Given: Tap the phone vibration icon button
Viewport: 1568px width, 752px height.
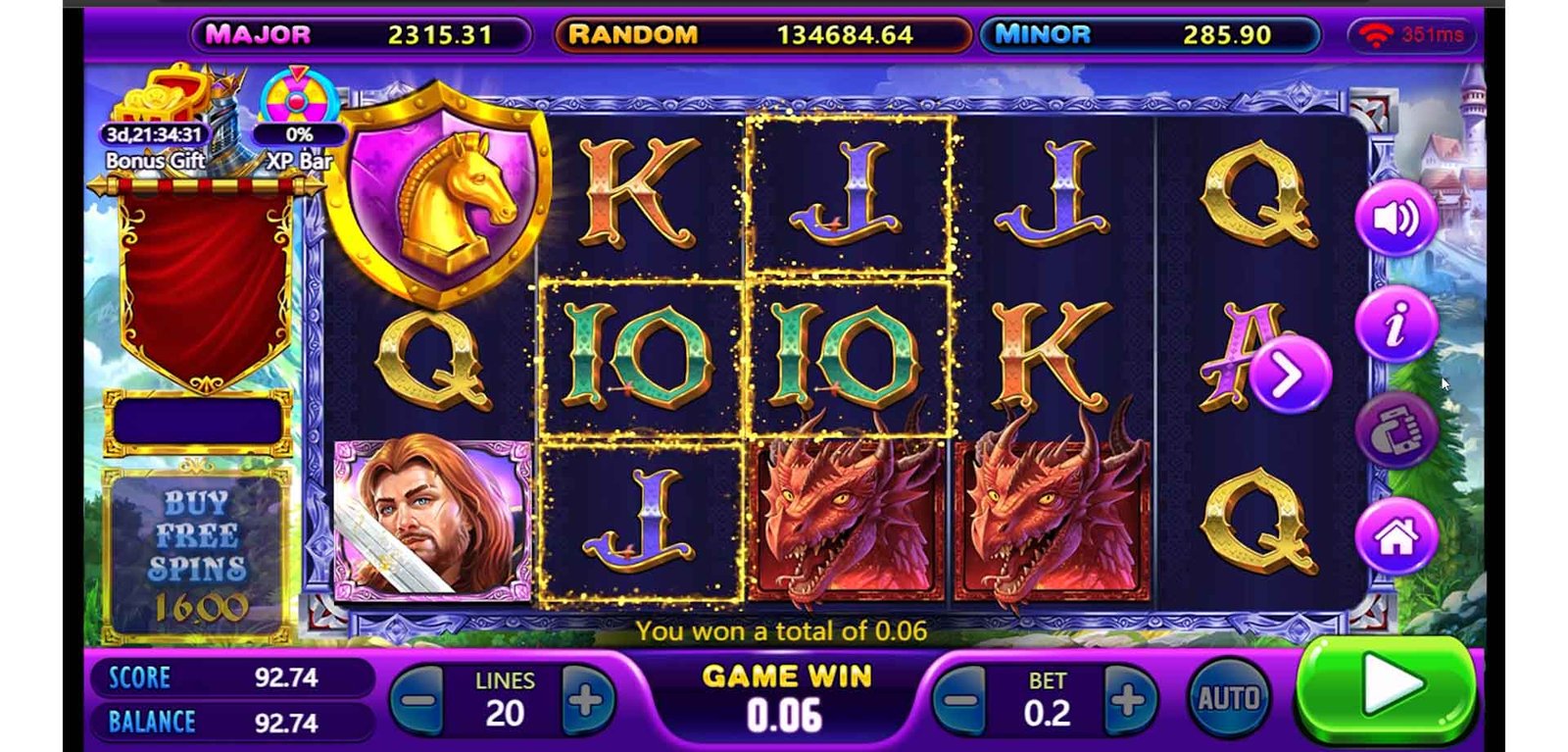Looking at the screenshot, I should click(1396, 430).
